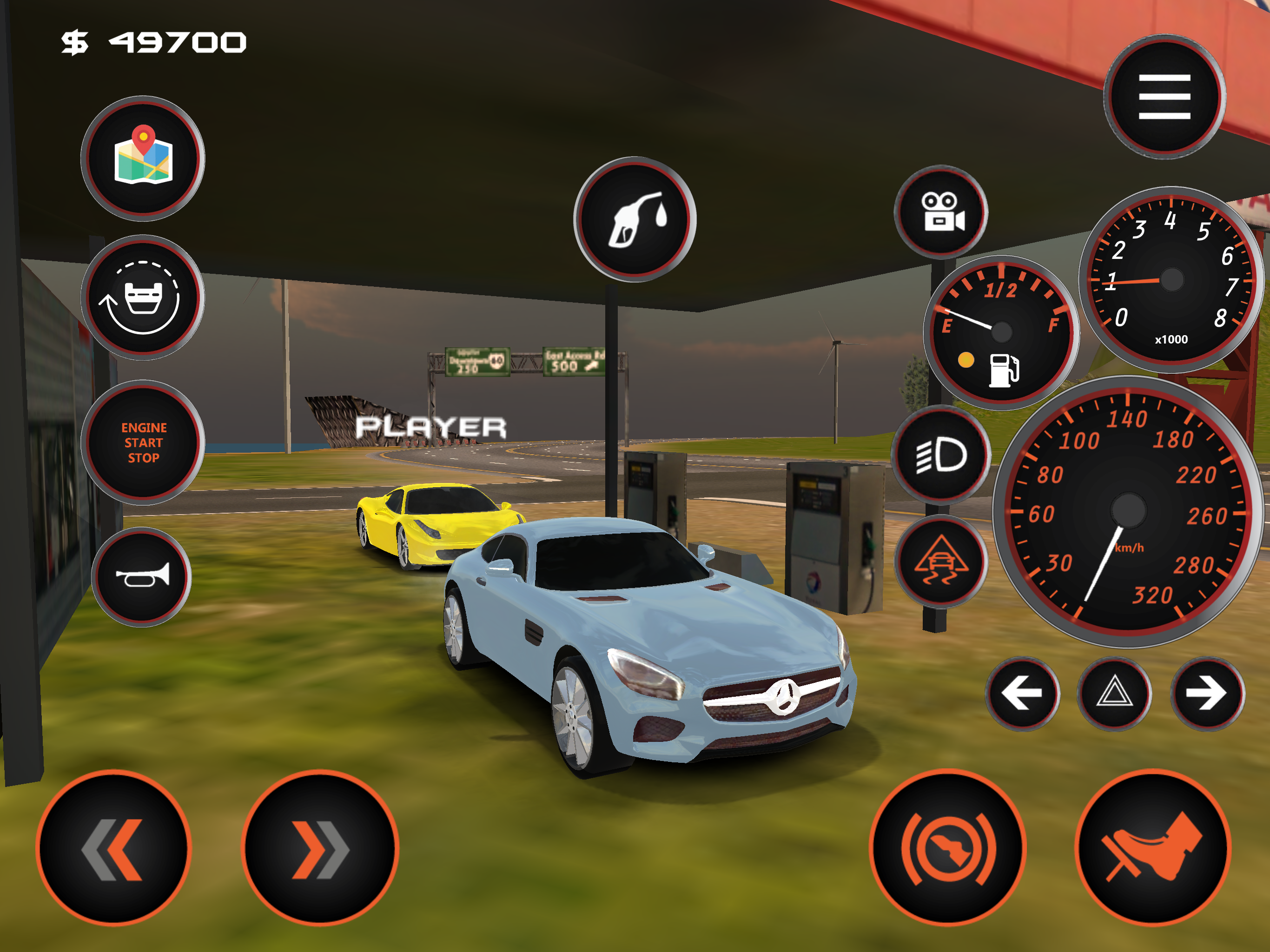Switch camera view with the camera icon

point(941,212)
